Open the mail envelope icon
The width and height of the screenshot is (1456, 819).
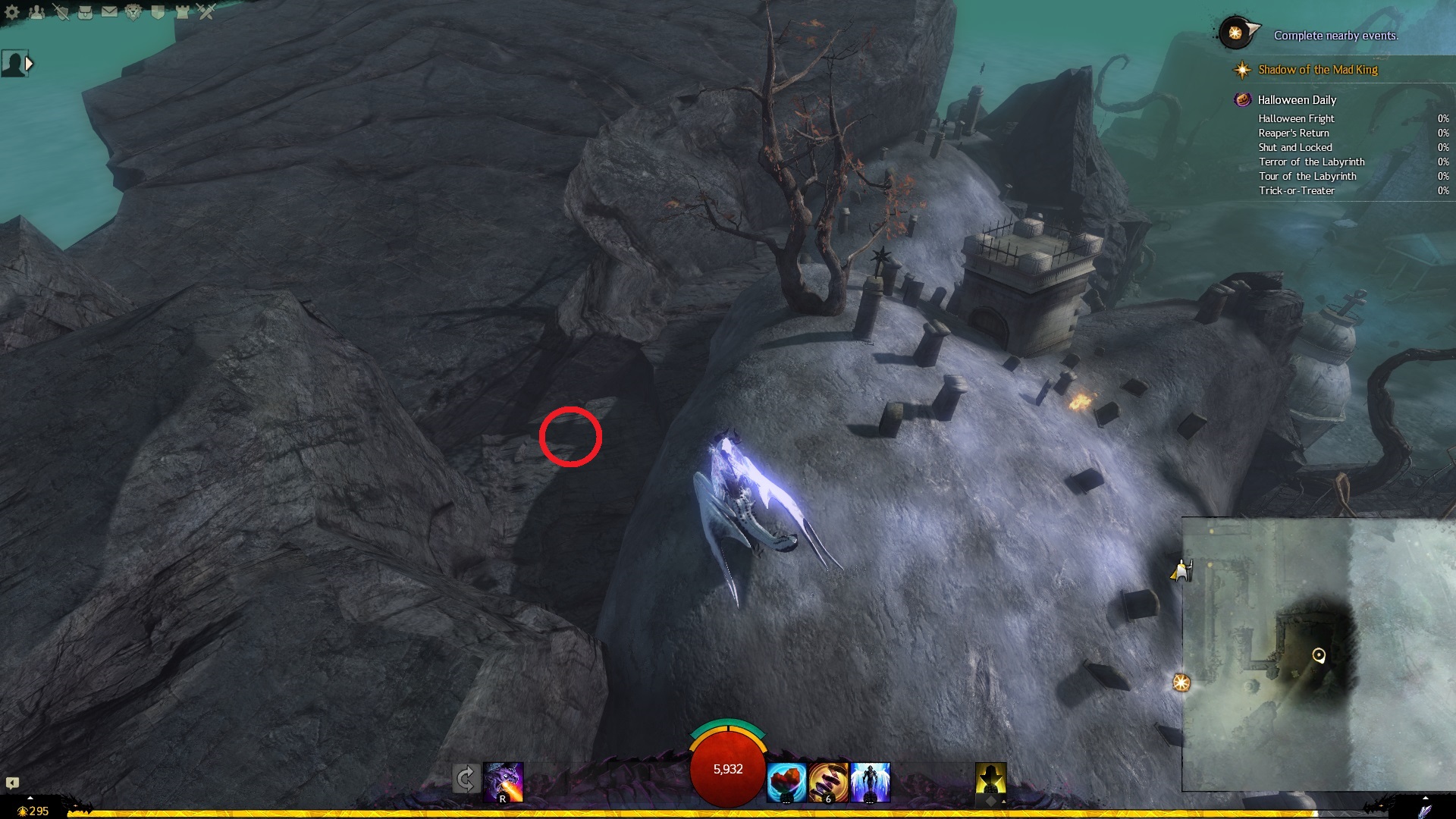point(109,12)
